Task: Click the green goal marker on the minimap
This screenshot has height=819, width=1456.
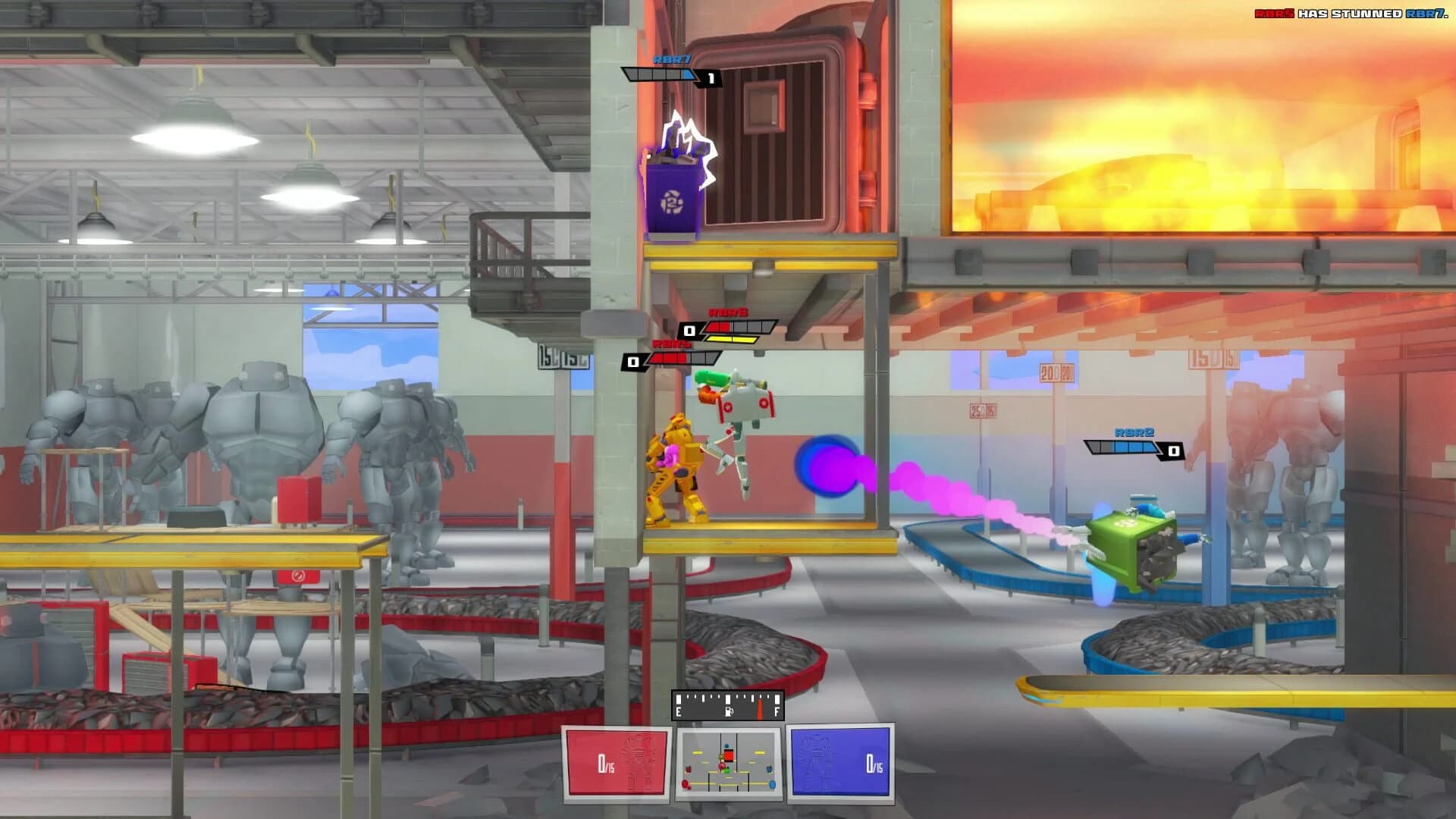Action: [726, 771]
